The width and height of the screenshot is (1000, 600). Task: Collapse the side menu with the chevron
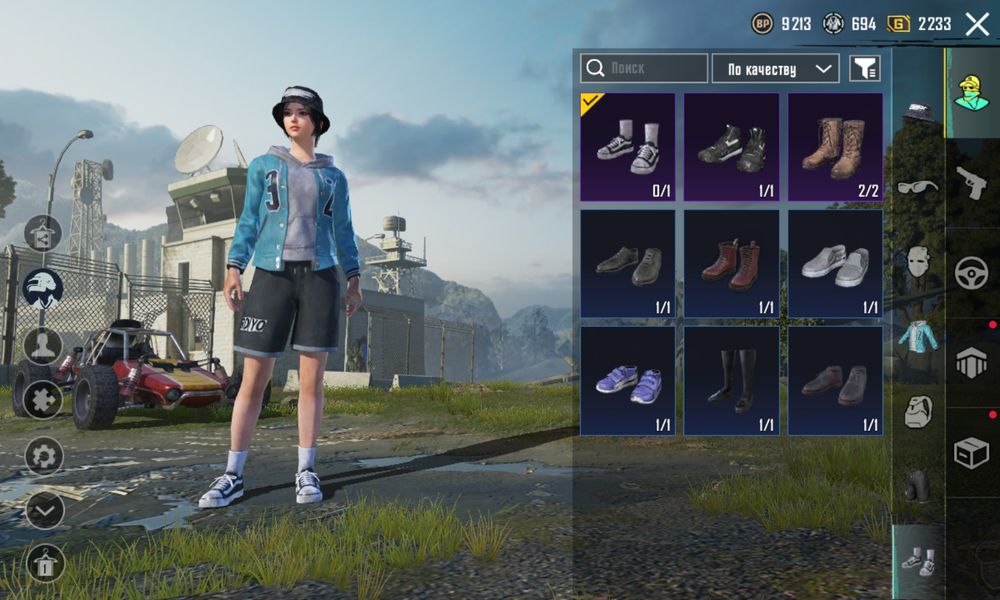[44, 510]
